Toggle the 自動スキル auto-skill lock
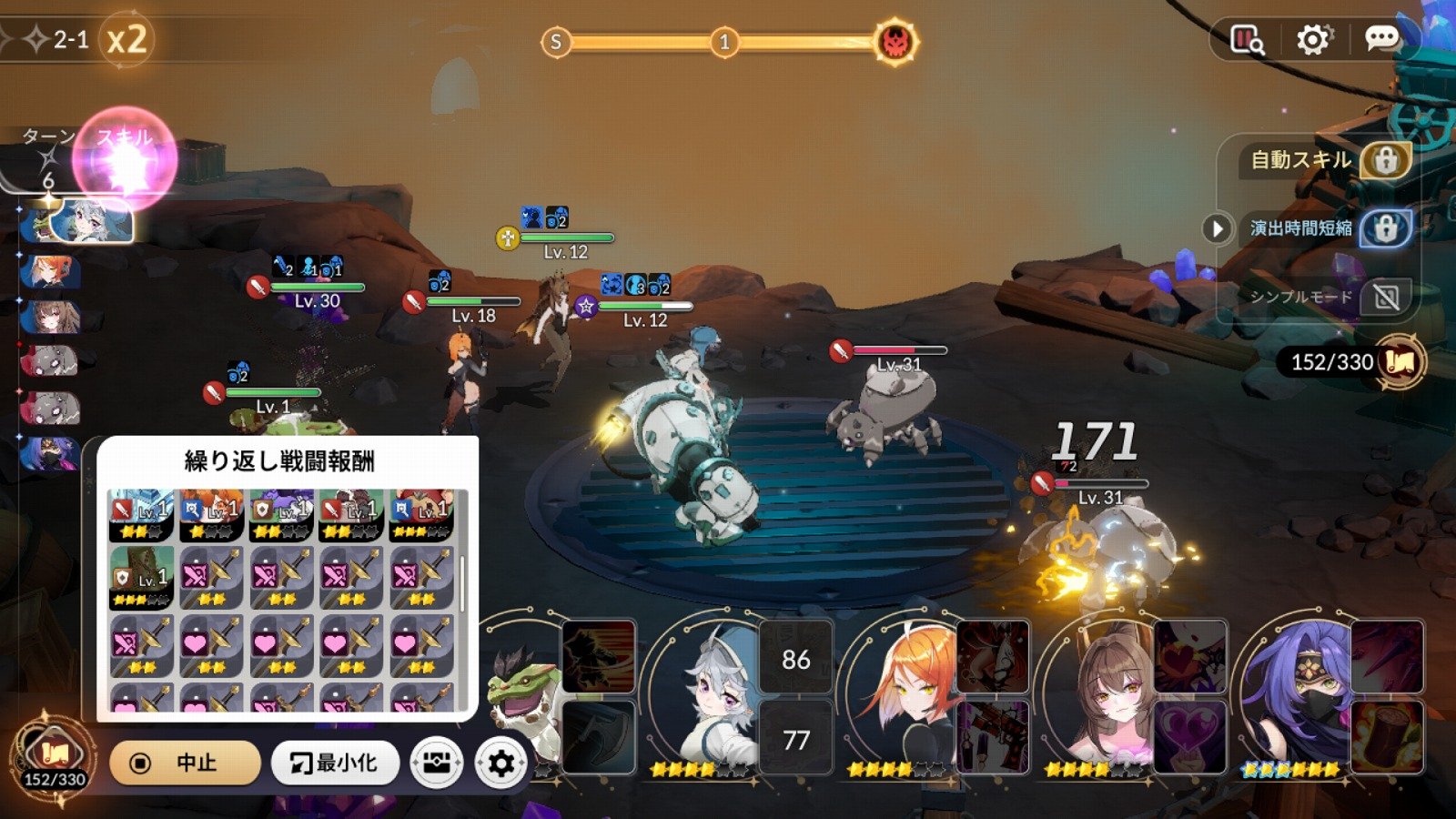This screenshot has height=819, width=1456. pyautogui.click(x=1385, y=160)
